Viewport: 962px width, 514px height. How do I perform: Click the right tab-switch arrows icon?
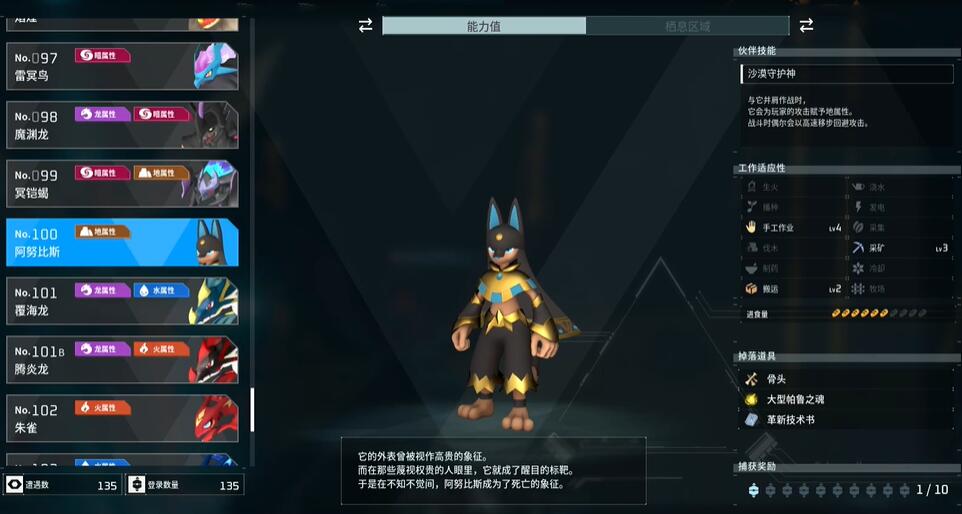(x=806, y=25)
